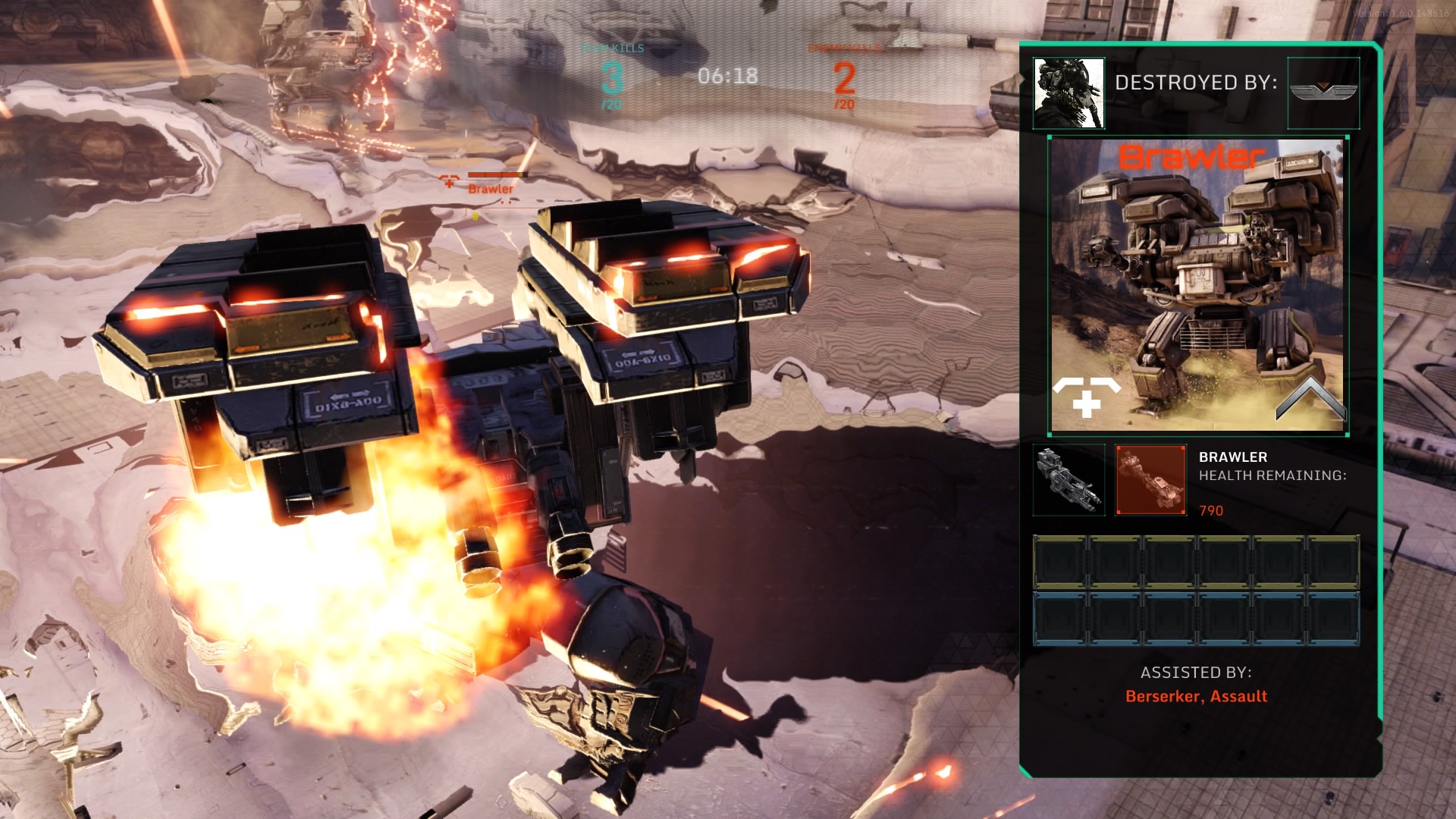Screen dimensions: 1456x819
Task: Open the killer's faction wing emblem
Action: pyautogui.click(x=1323, y=88)
